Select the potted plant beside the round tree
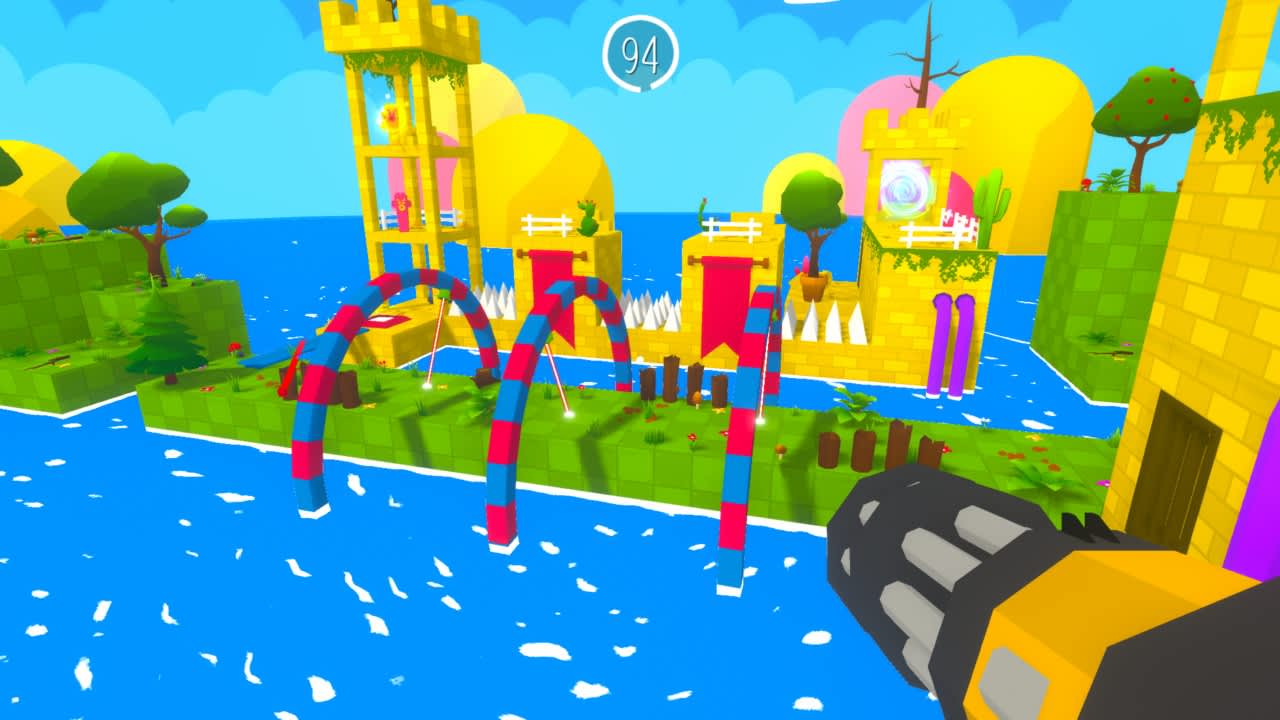This screenshot has height=720, width=1280. pos(810,285)
